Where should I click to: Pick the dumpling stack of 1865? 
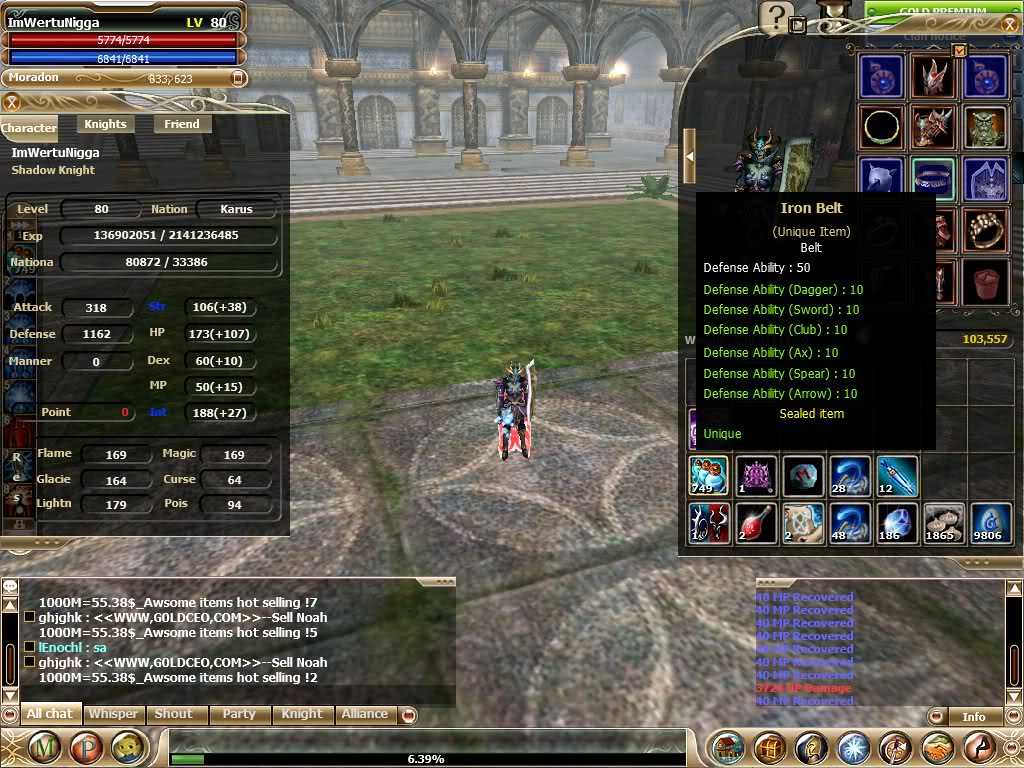click(x=943, y=524)
